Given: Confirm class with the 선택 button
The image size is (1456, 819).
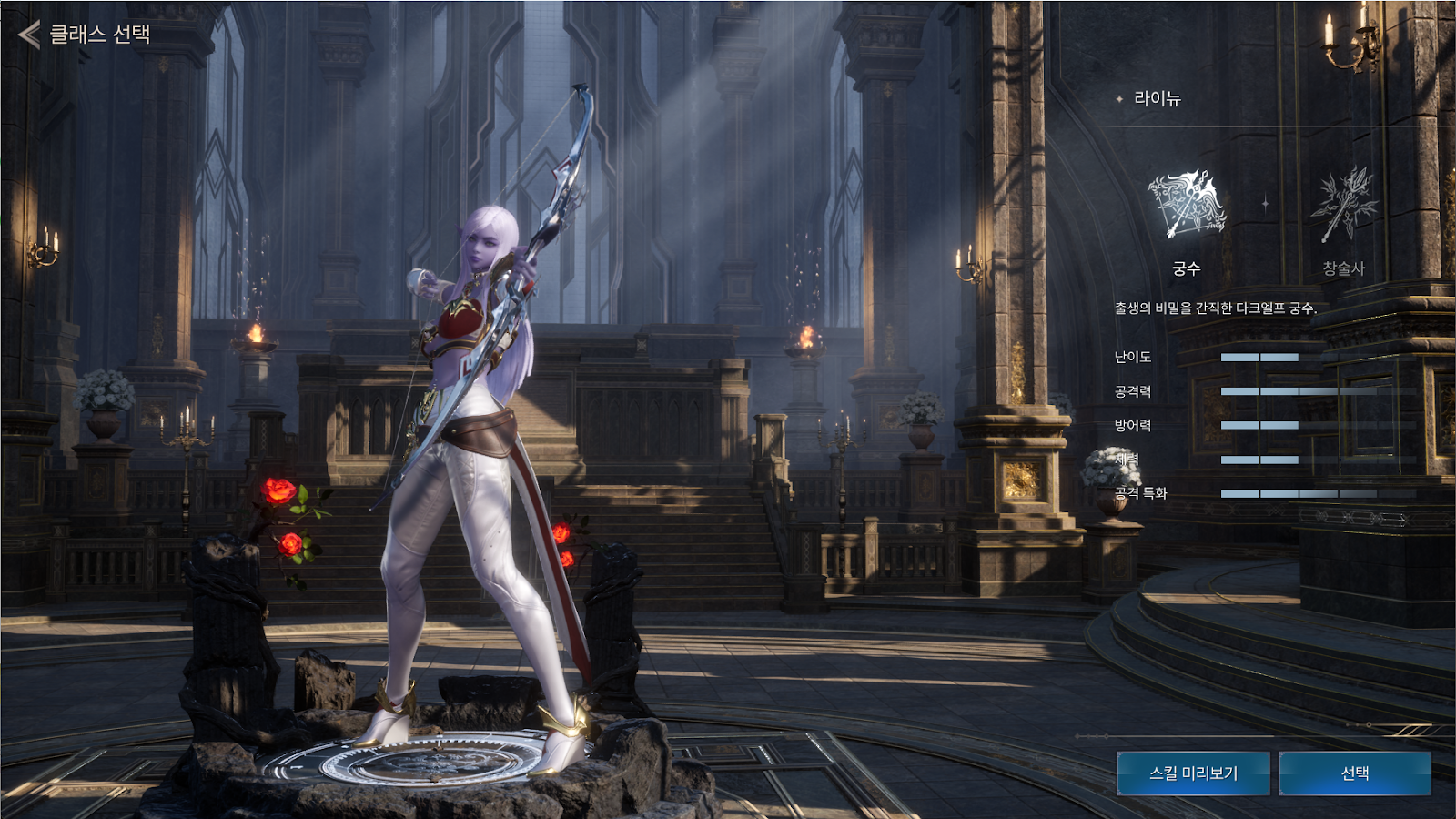Looking at the screenshot, I should [x=1355, y=773].
